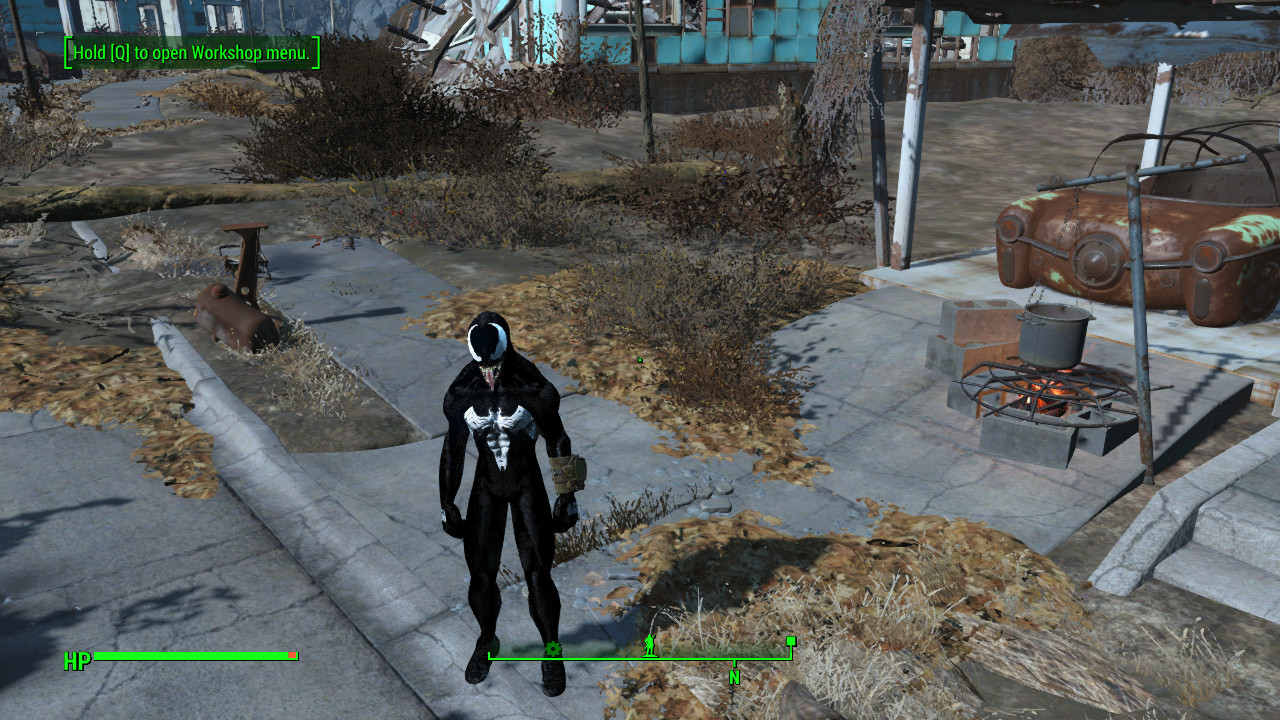Select the square location marker on the compass
The image size is (1280, 720).
[790, 641]
